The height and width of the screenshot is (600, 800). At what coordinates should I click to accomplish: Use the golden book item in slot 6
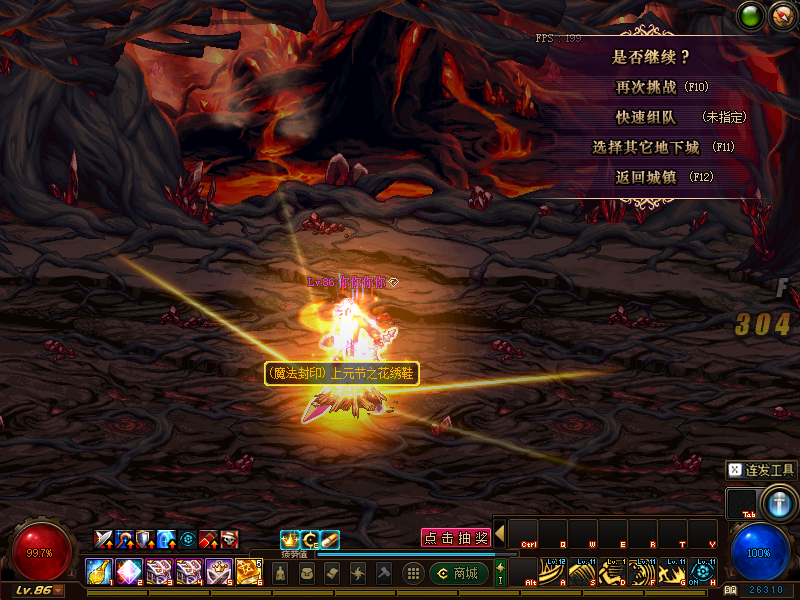249,571
